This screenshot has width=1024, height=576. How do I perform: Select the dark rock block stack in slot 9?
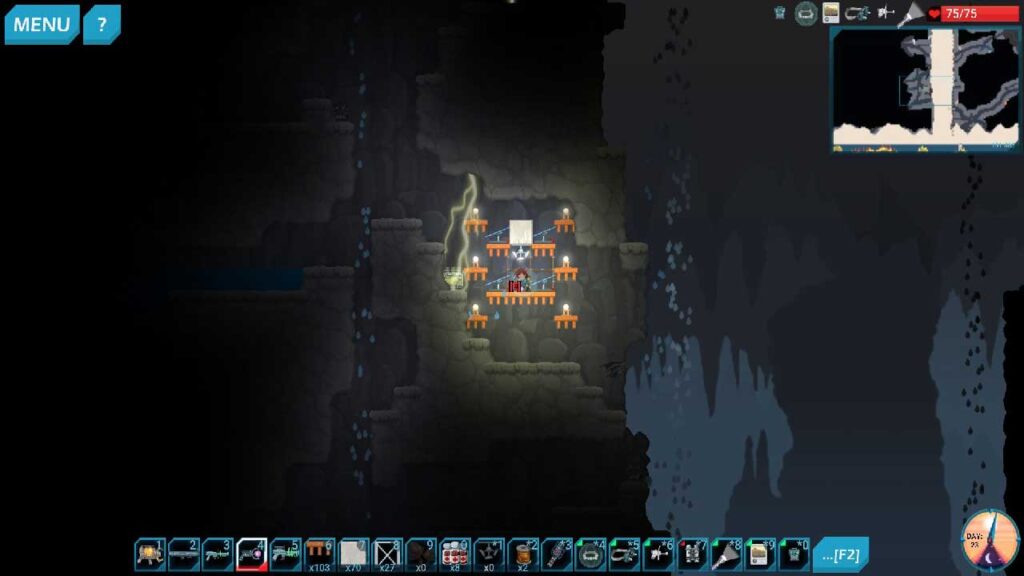(x=422, y=553)
